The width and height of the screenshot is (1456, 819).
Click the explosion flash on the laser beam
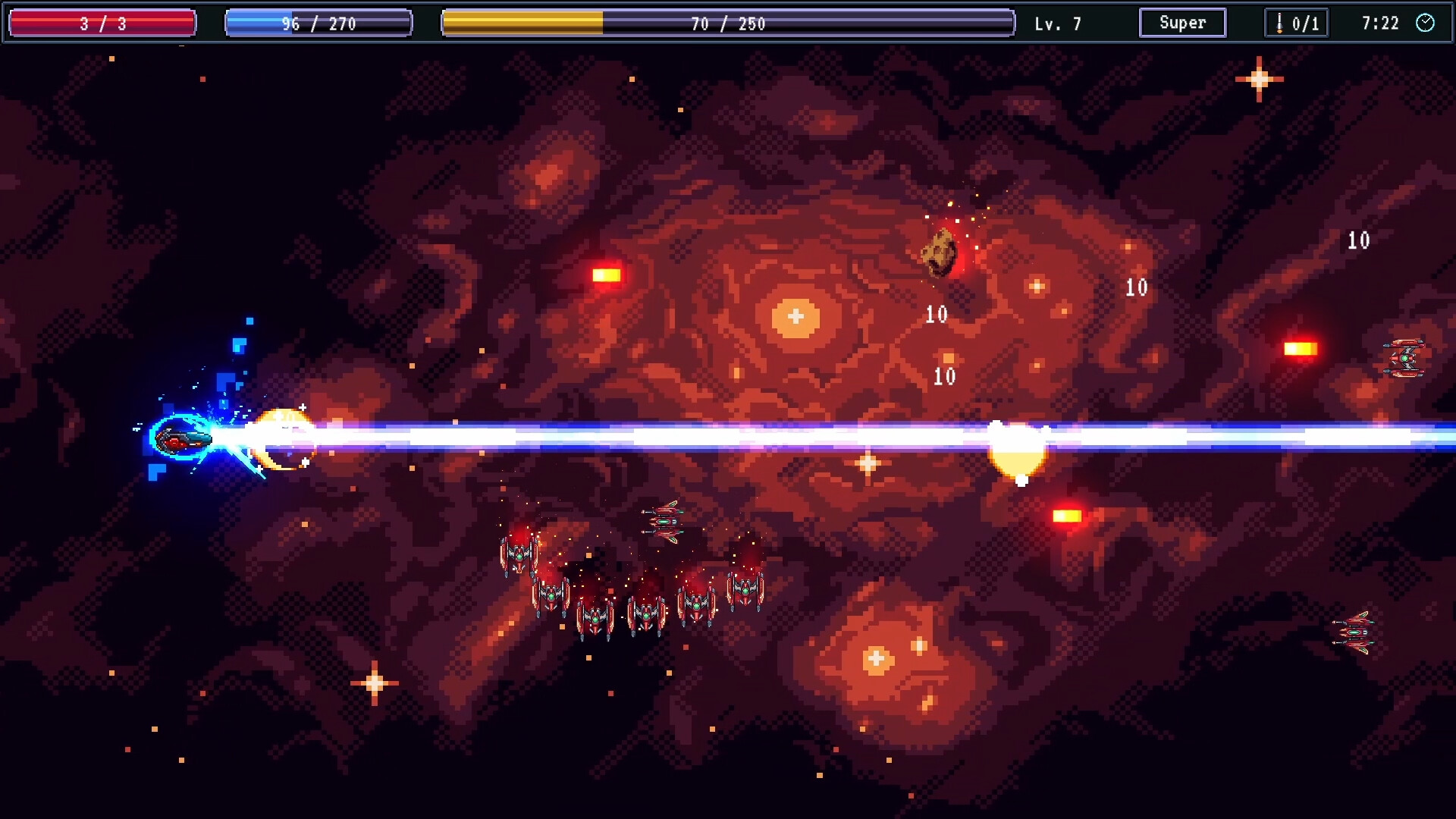(1016, 447)
